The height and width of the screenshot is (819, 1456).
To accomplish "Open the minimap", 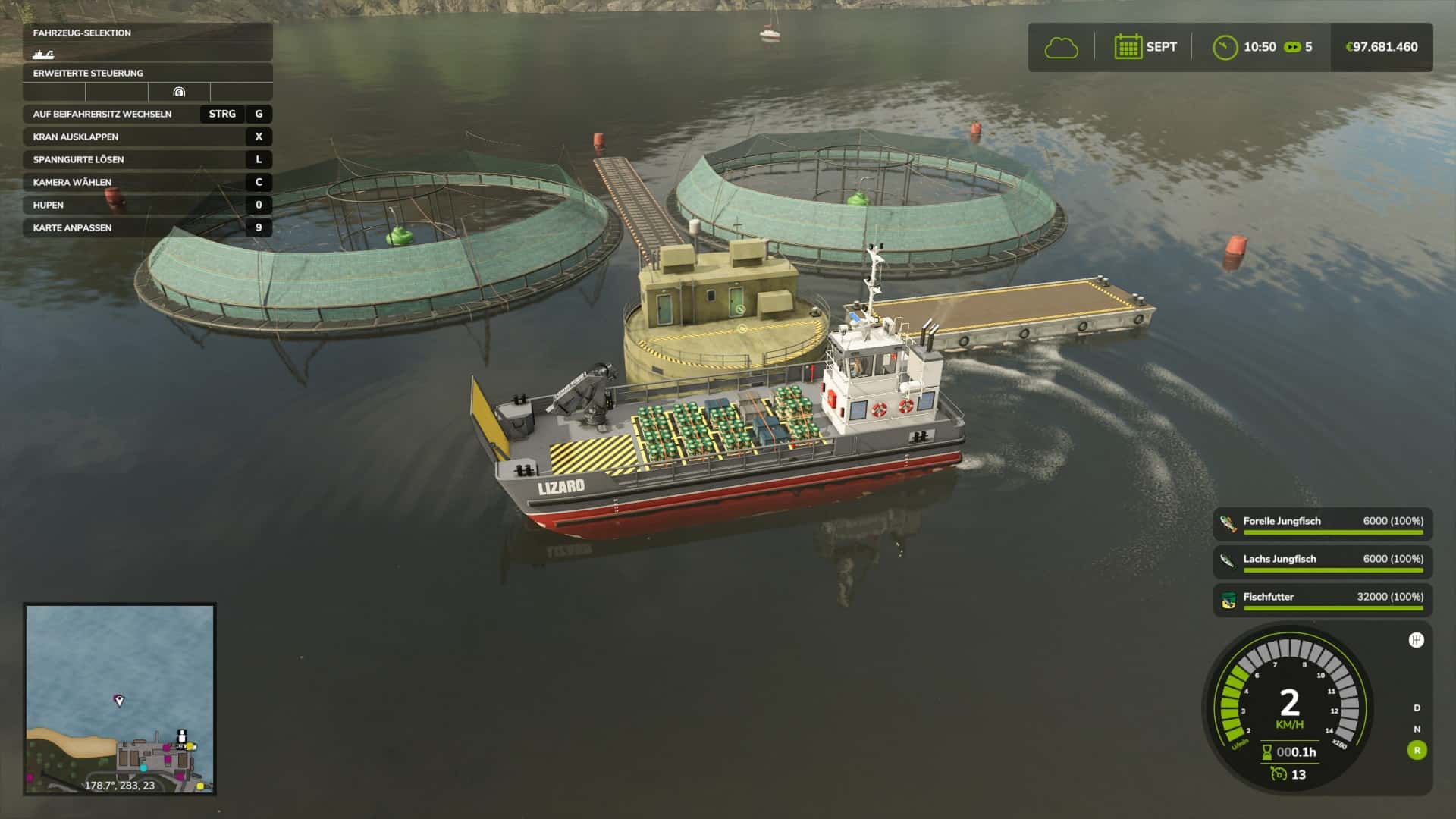I will point(120,698).
